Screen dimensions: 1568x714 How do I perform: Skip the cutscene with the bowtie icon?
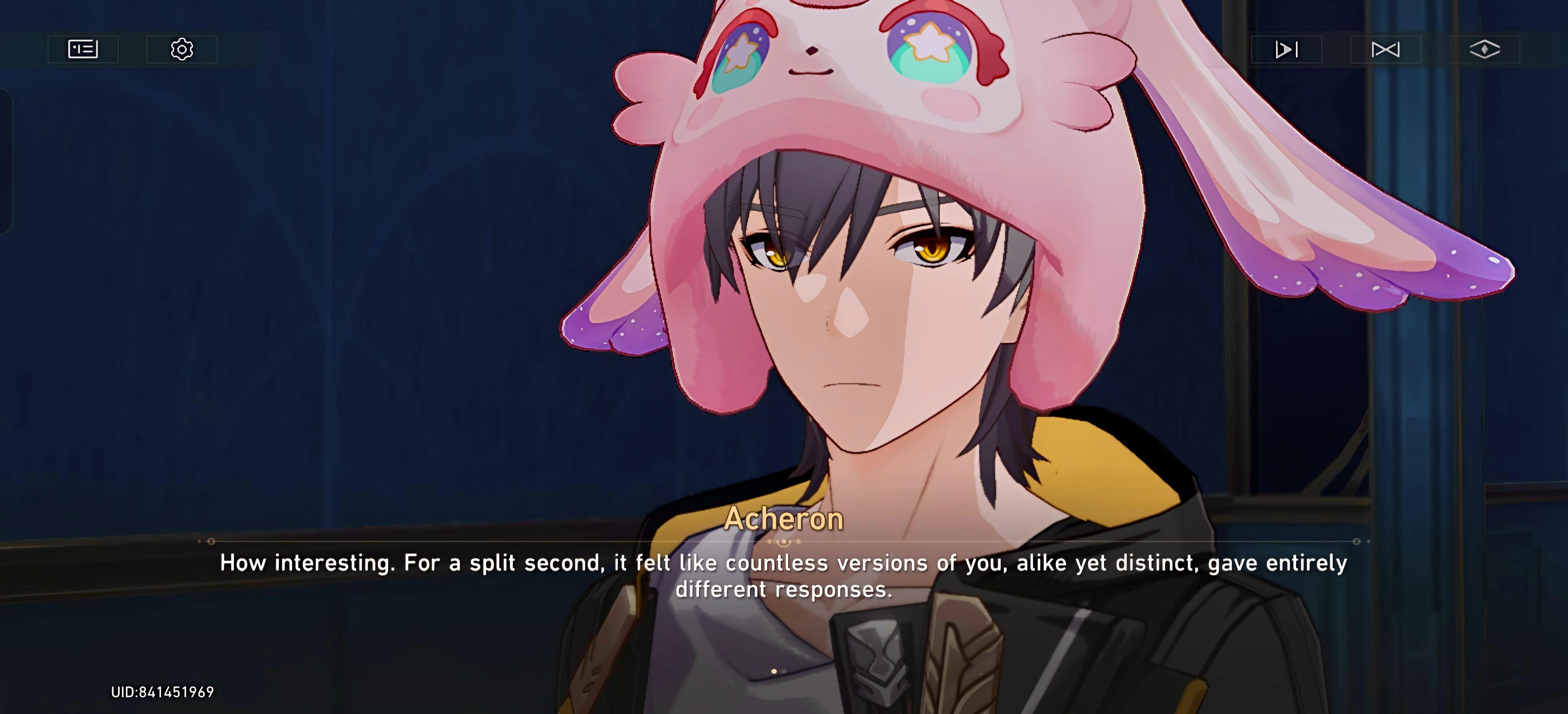[x=1385, y=49]
